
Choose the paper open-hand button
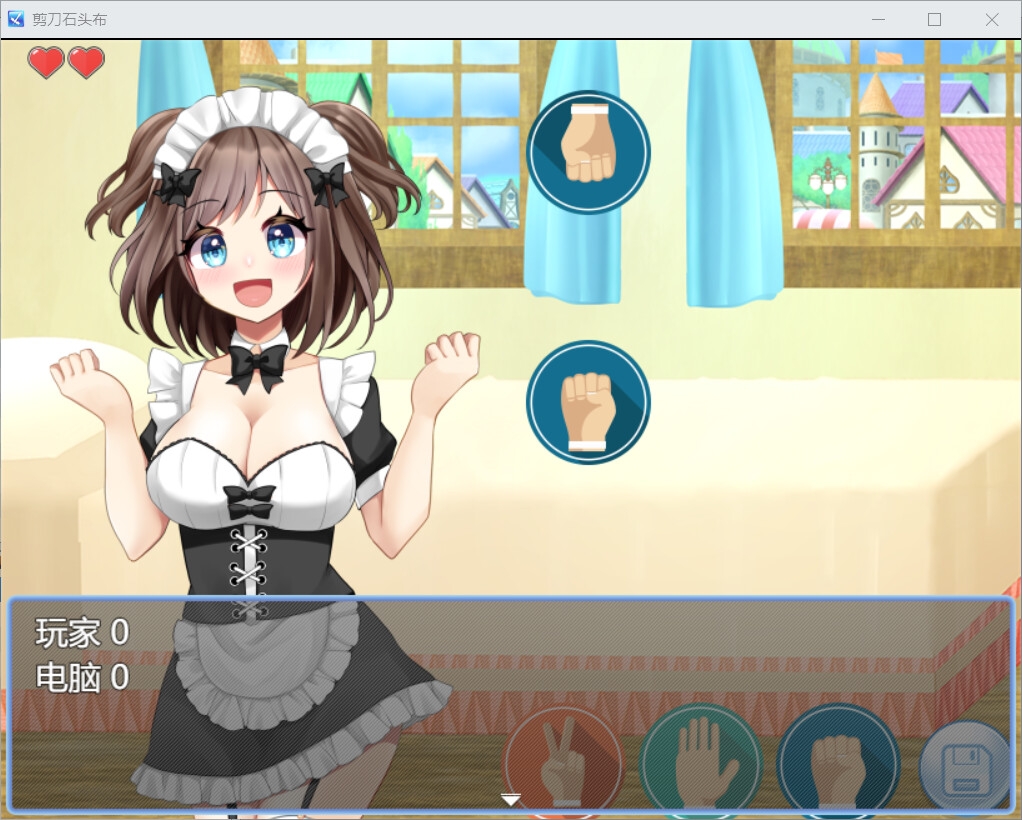coord(700,762)
